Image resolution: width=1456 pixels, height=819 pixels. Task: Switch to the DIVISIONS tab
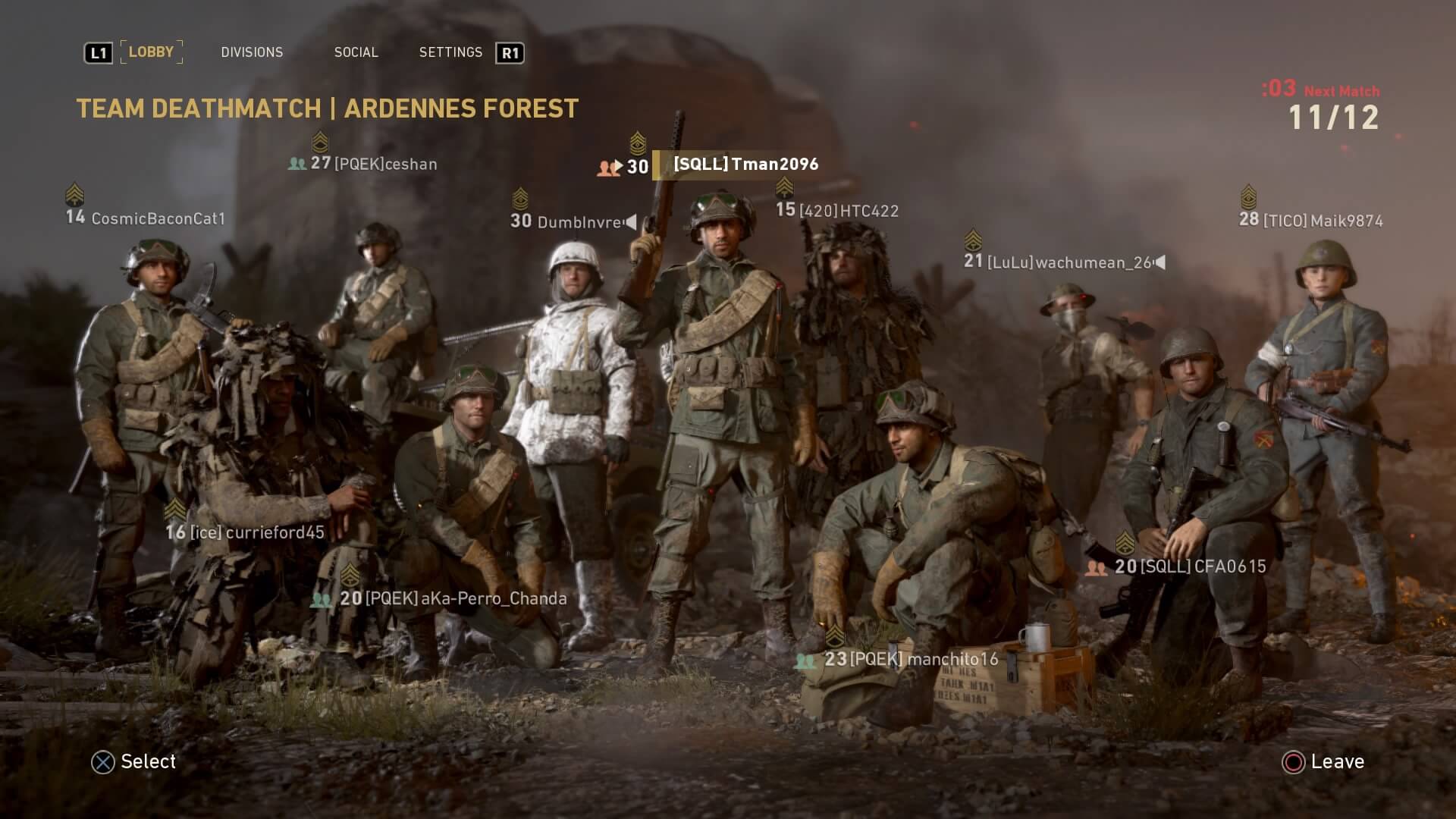(x=252, y=52)
